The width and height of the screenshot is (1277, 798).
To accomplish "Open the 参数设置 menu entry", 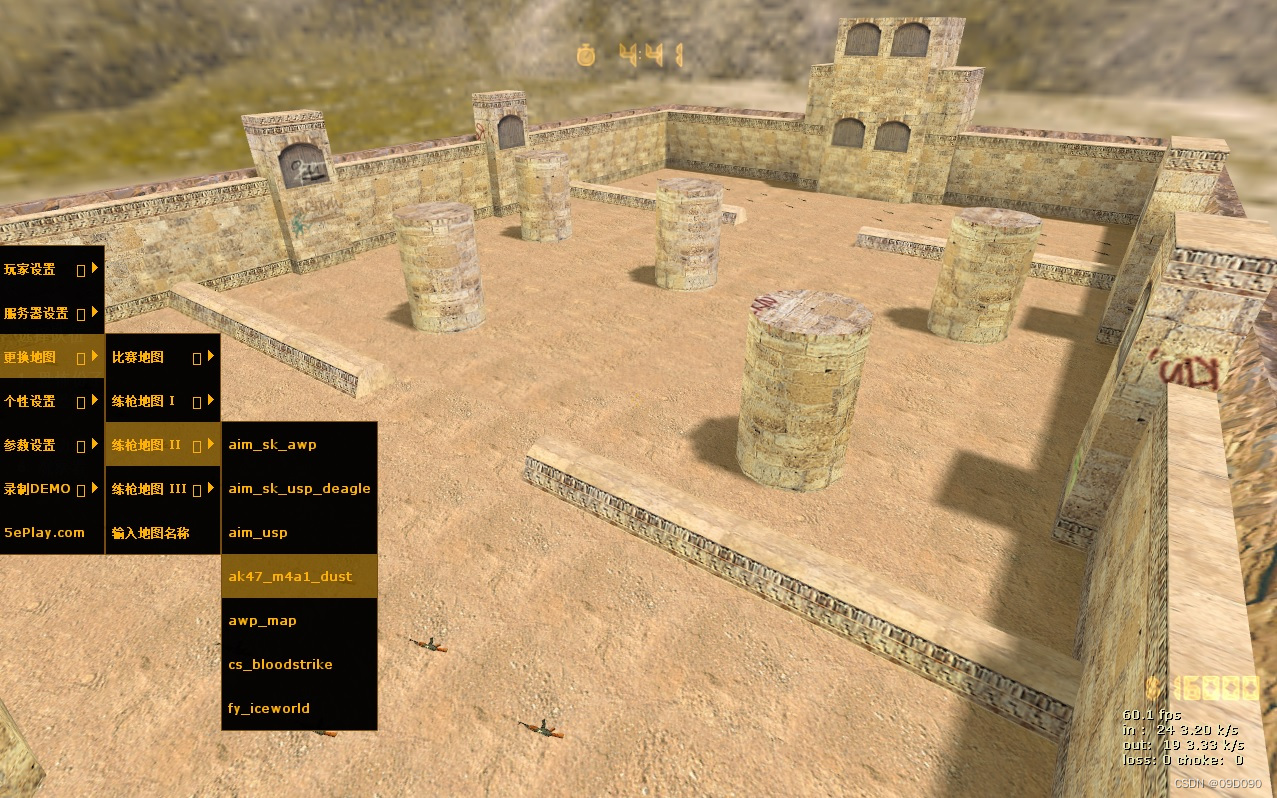I will click(x=51, y=445).
